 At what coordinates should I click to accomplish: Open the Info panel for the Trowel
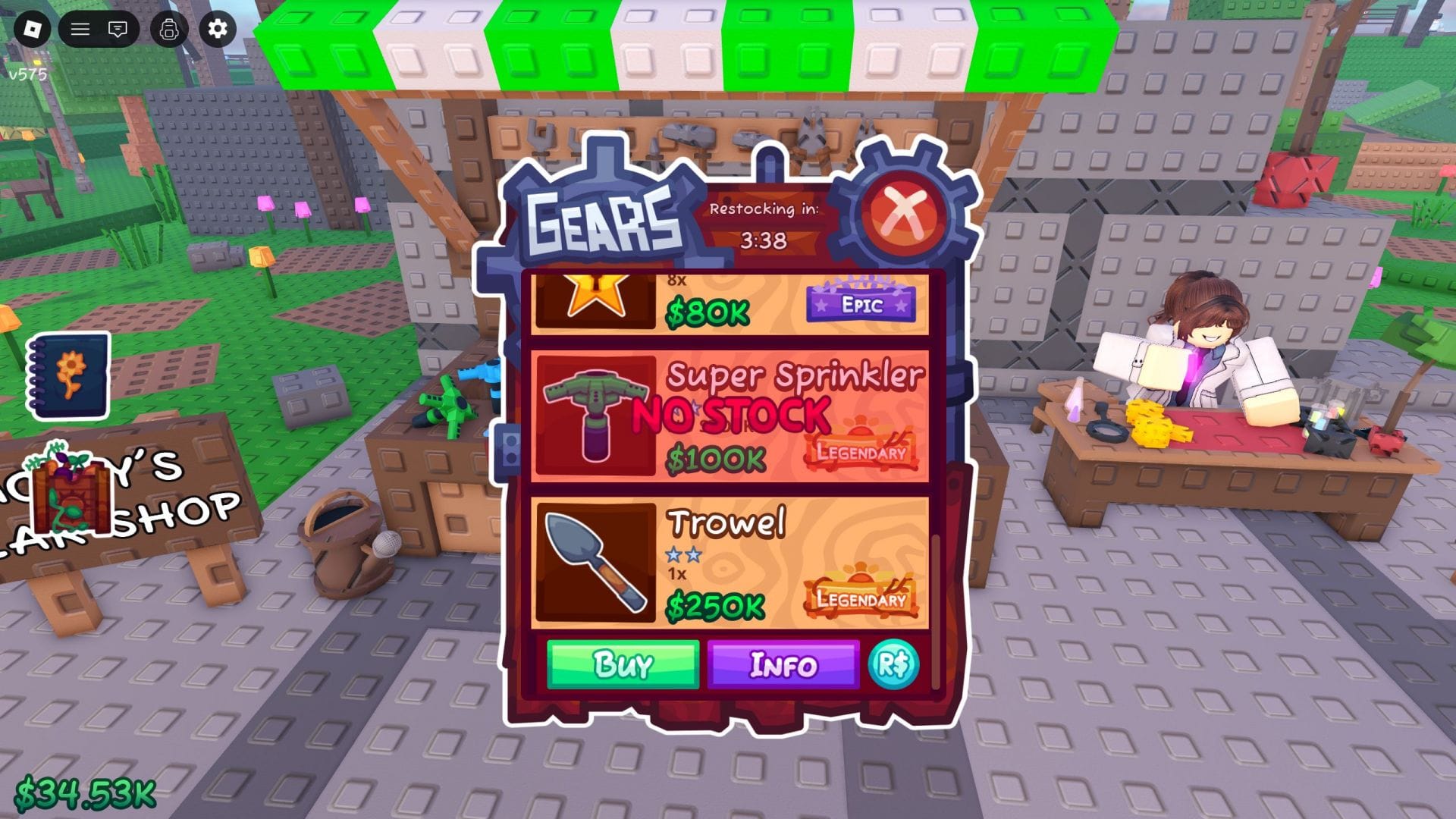pos(783,665)
